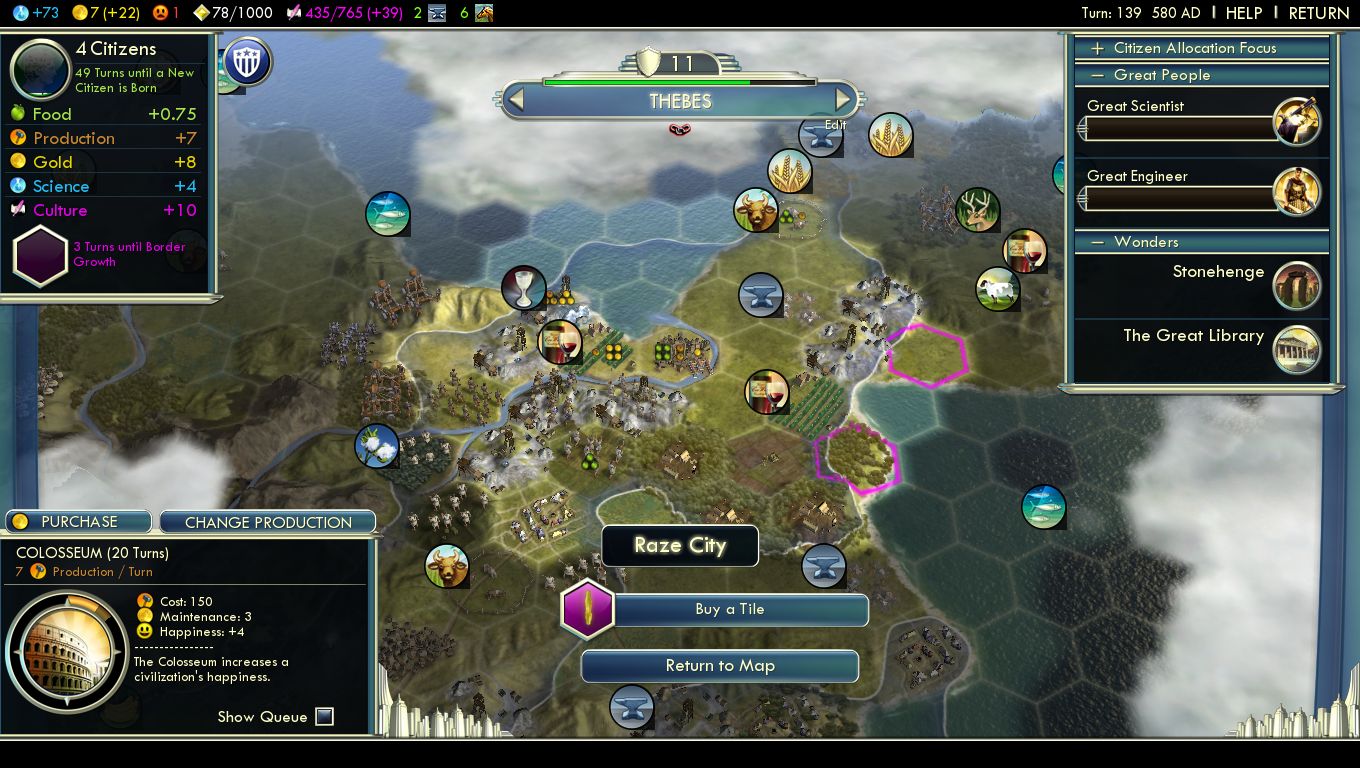Switch to the previous city arrow

[516, 100]
